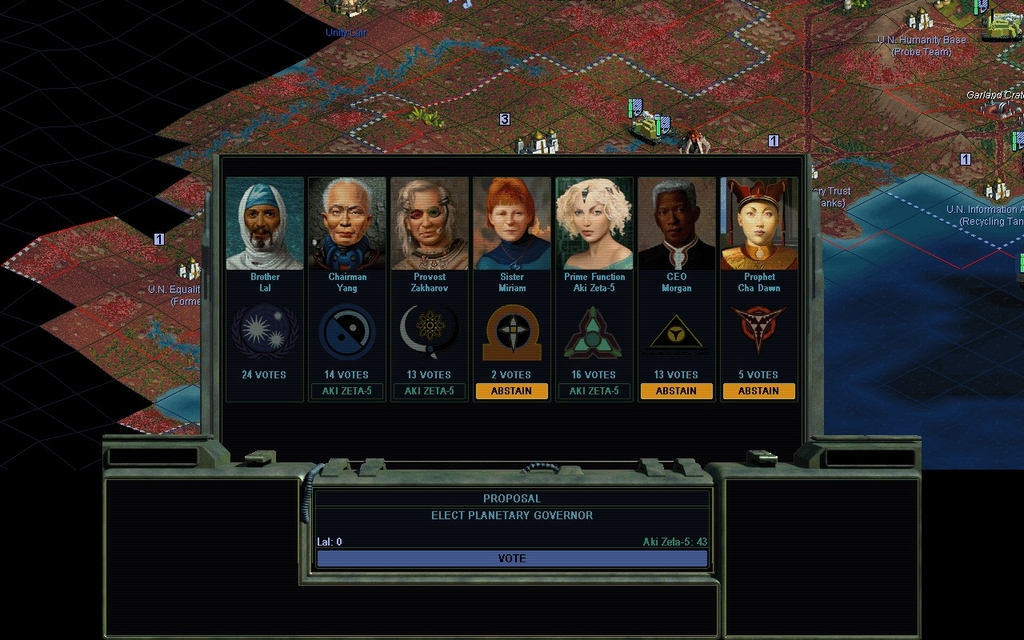Click the ABSTAIN label under CEO Morgan
The width and height of the screenshot is (1024, 640).
click(676, 391)
